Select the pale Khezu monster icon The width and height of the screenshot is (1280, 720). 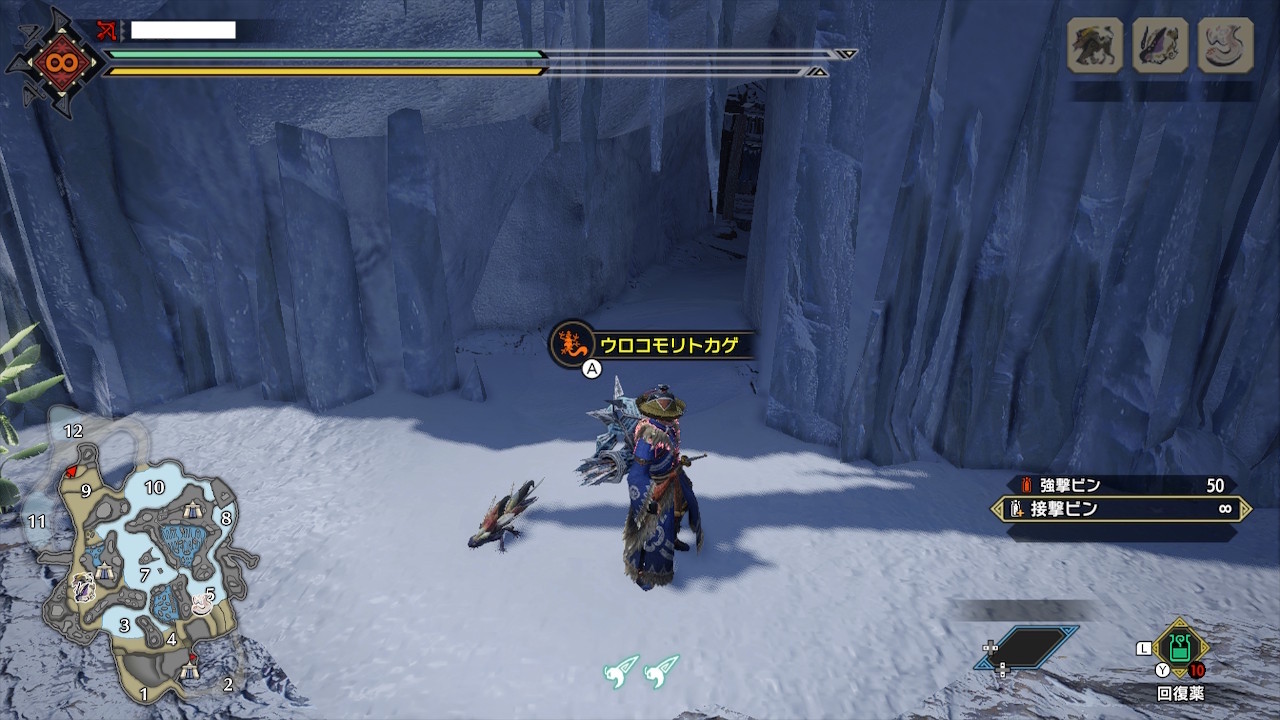(1225, 45)
